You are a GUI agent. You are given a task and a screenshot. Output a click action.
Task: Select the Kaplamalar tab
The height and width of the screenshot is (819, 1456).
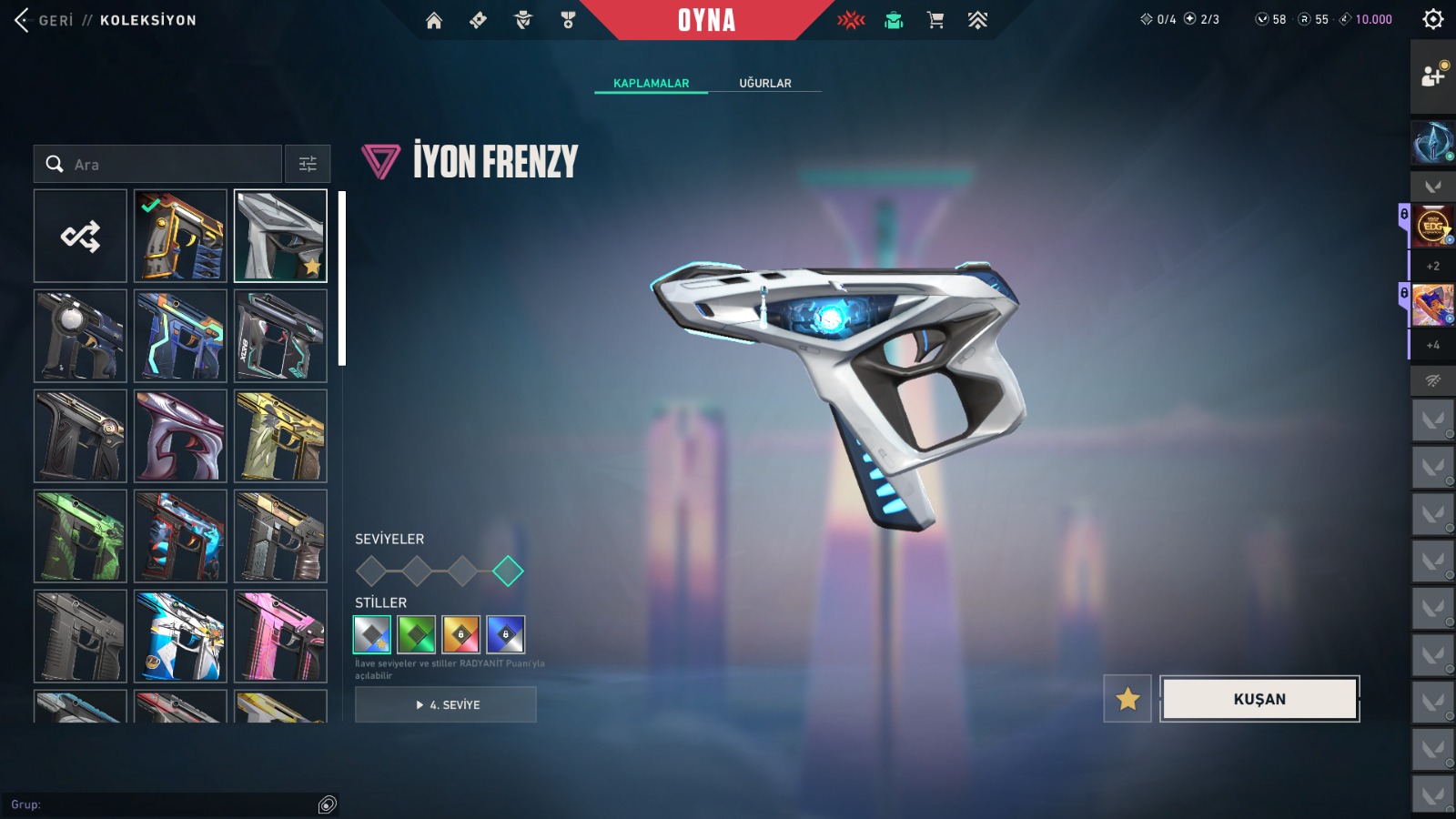651,83
